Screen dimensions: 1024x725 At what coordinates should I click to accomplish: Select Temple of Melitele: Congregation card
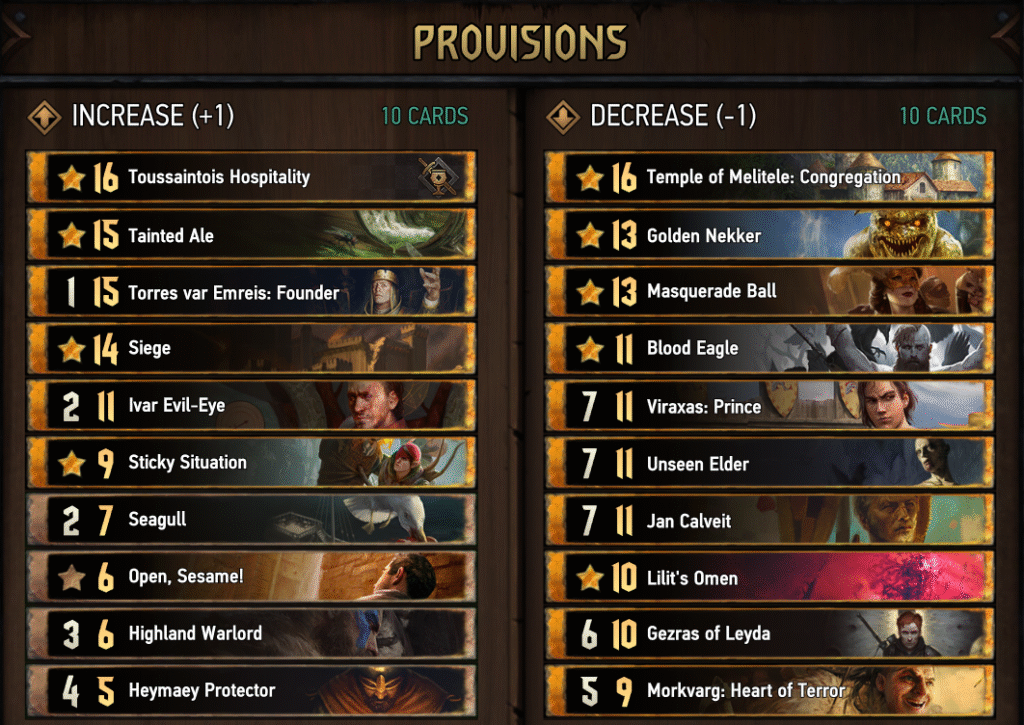pos(769,178)
